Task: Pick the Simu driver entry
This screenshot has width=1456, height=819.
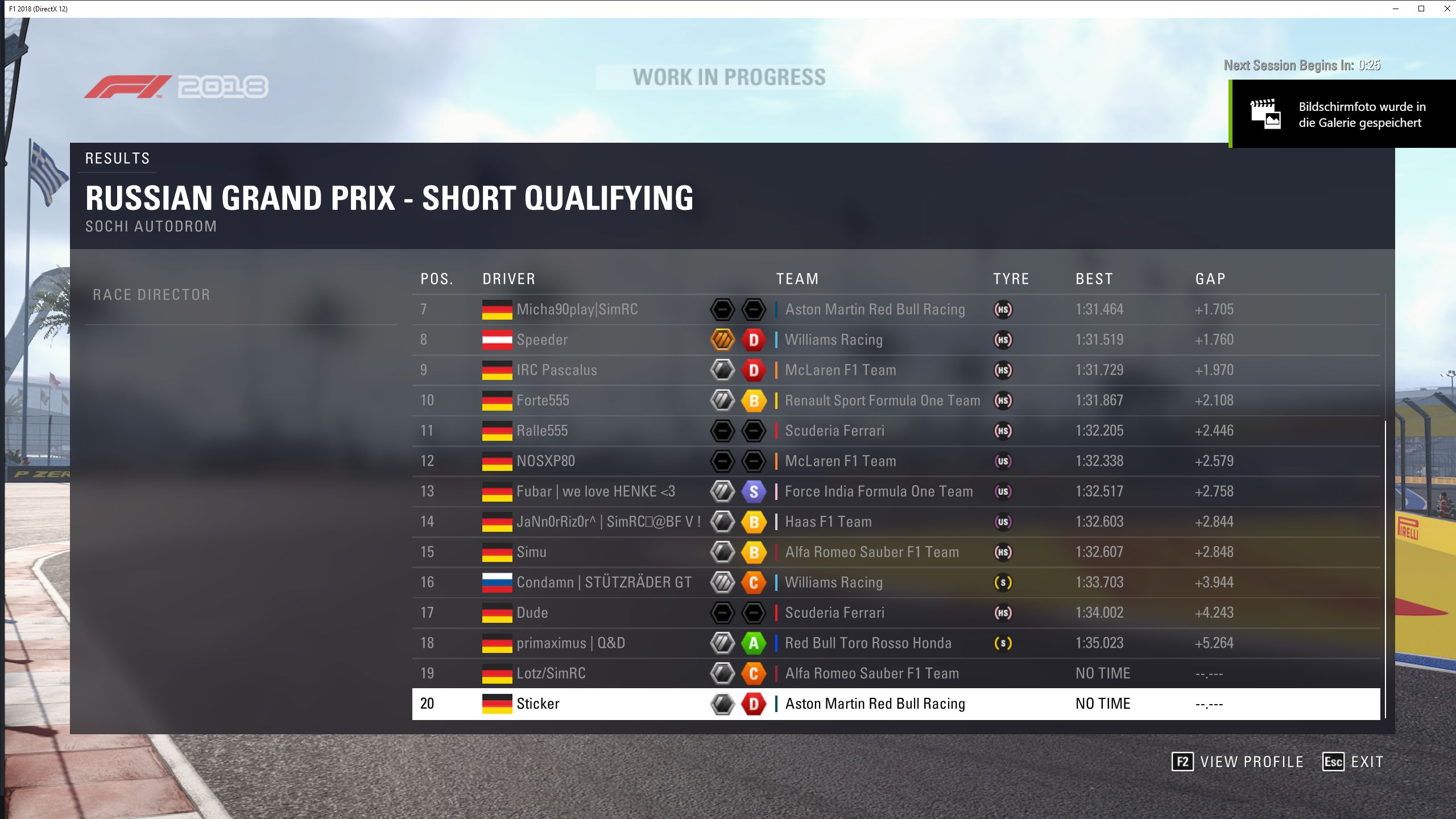Action: 531,552
